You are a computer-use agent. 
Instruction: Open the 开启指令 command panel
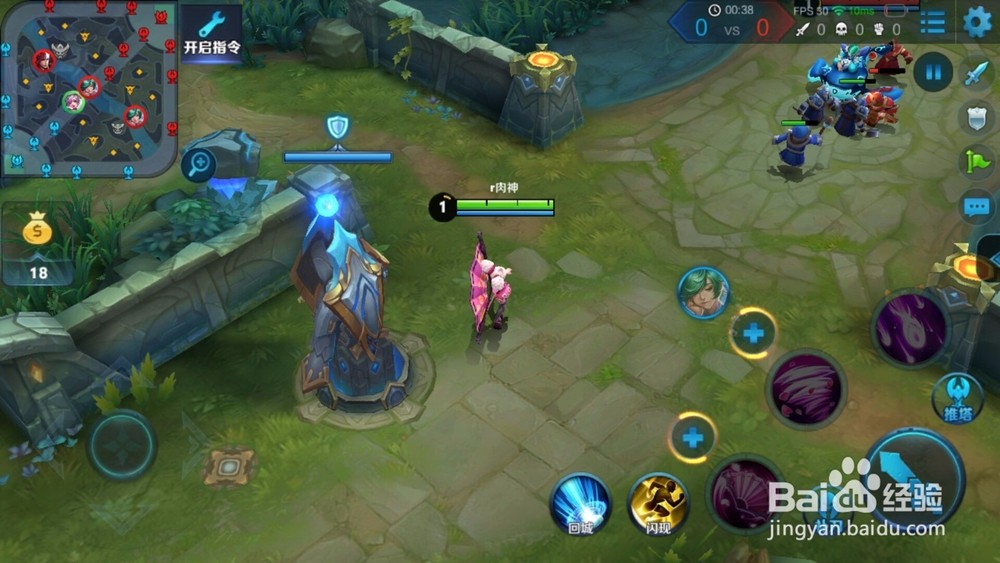[212, 33]
